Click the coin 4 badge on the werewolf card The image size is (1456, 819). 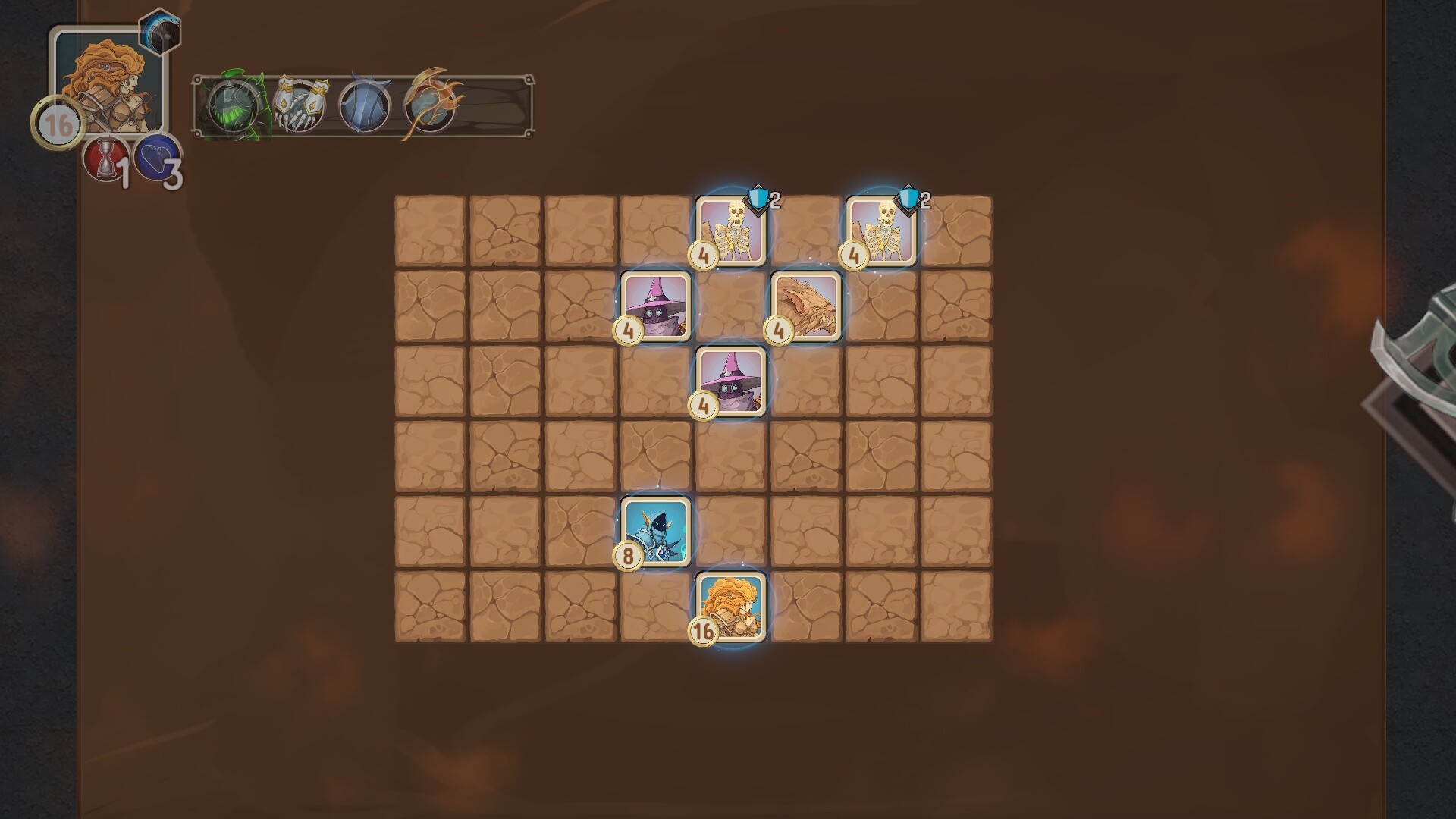[780, 331]
